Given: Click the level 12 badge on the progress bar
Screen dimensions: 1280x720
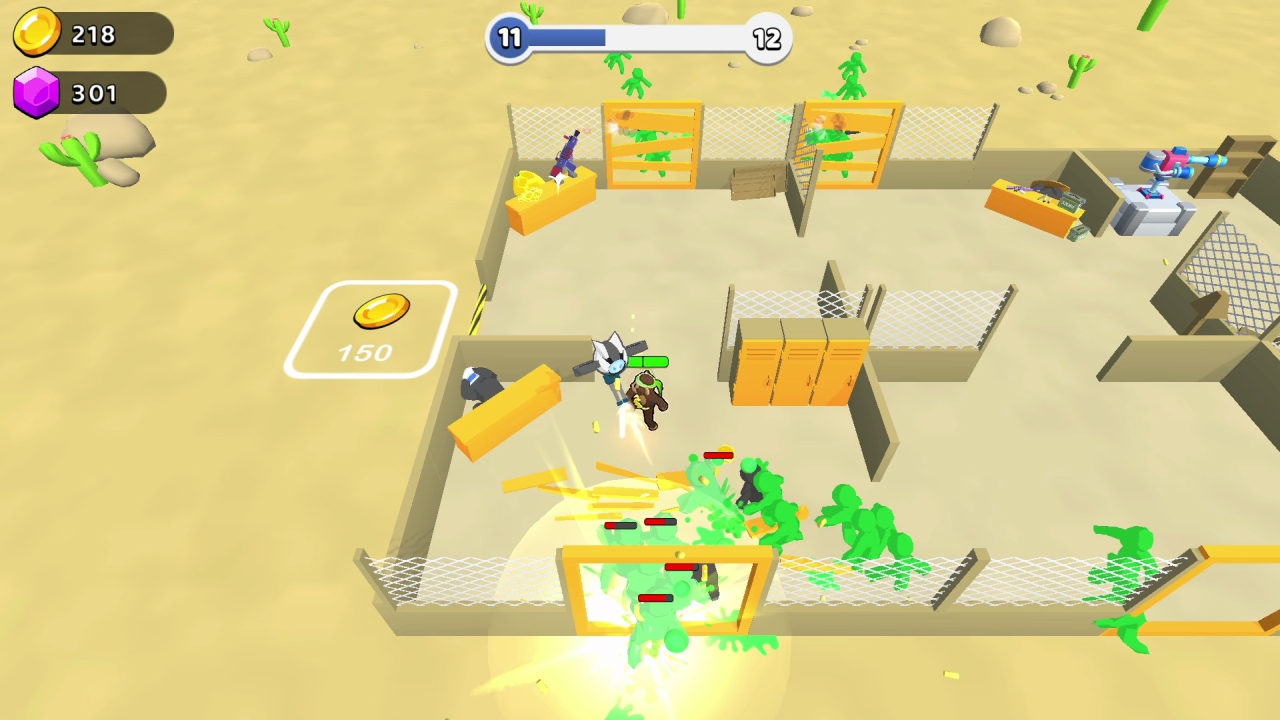Looking at the screenshot, I should click(767, 39).
